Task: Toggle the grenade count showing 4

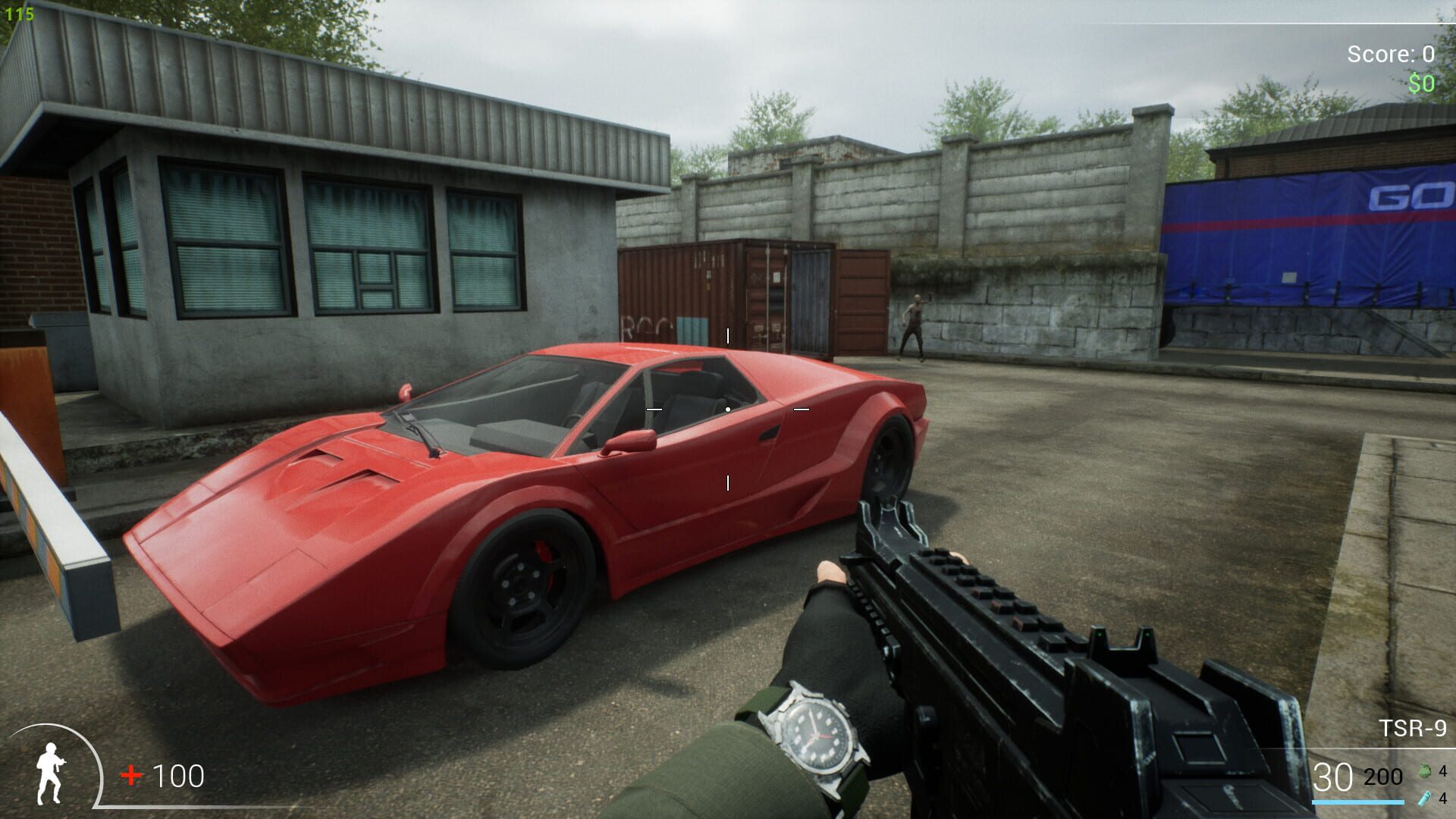Action: (x=1443, y=770)
